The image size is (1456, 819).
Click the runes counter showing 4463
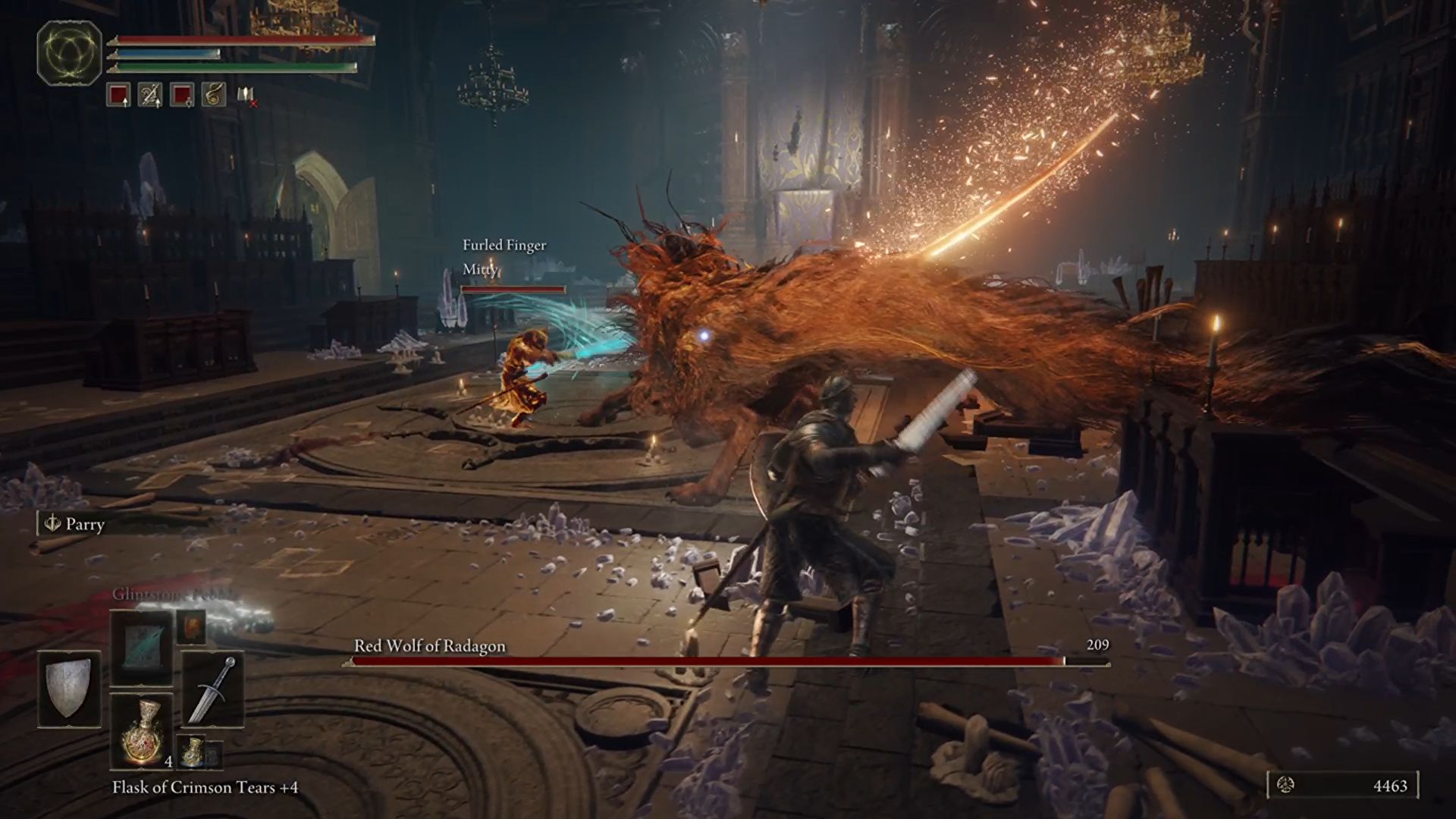coord(1342,786)
